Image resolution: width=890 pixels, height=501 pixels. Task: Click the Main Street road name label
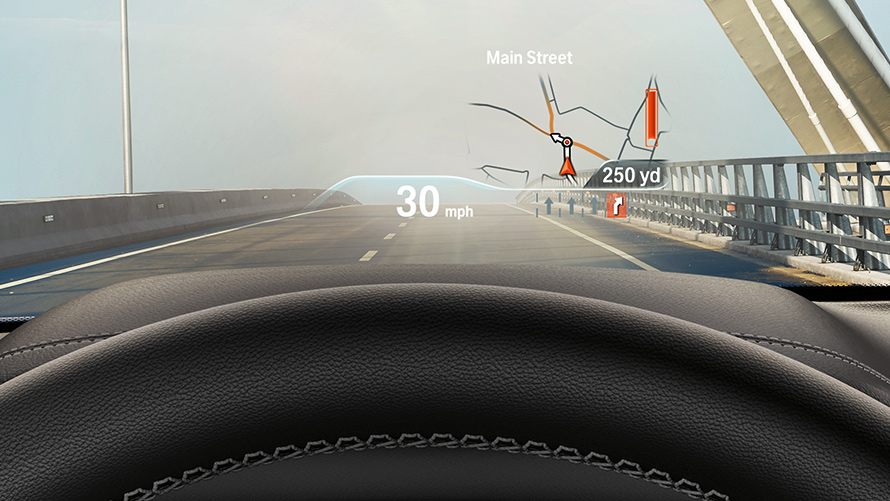(529, 58)
